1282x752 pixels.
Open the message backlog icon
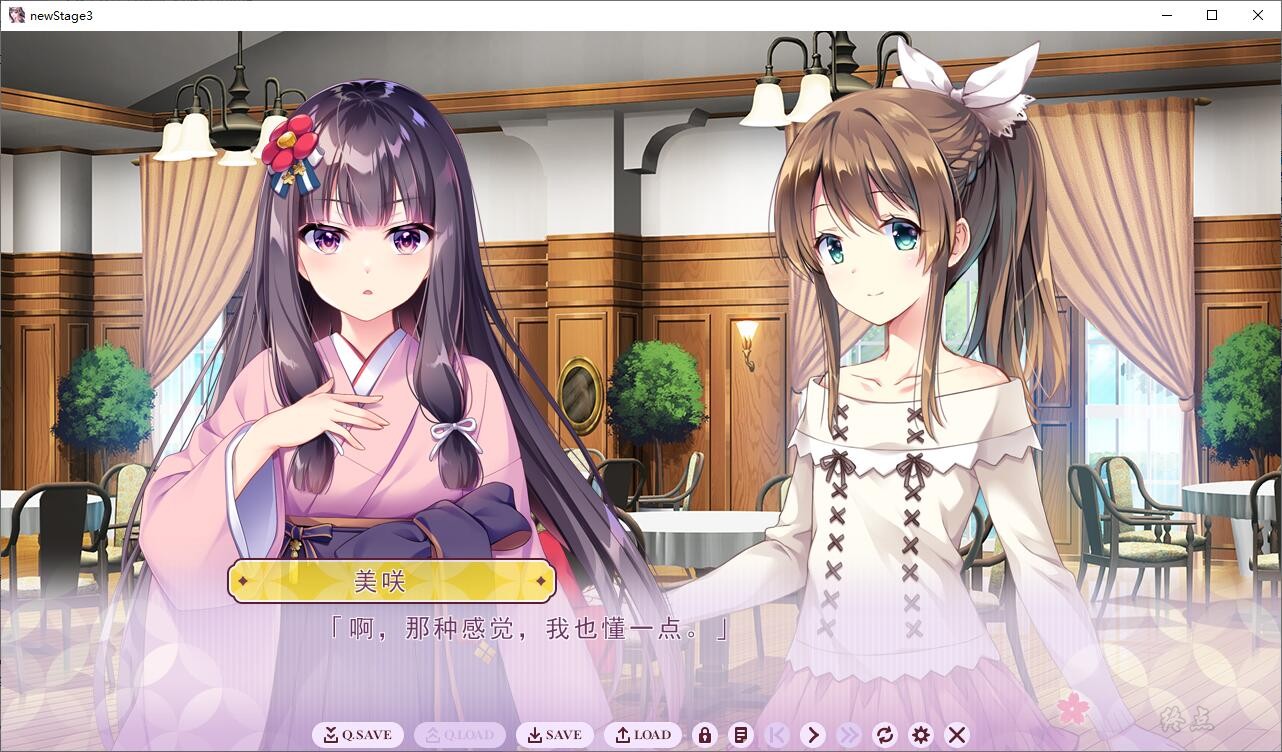[x=740, y=734]
